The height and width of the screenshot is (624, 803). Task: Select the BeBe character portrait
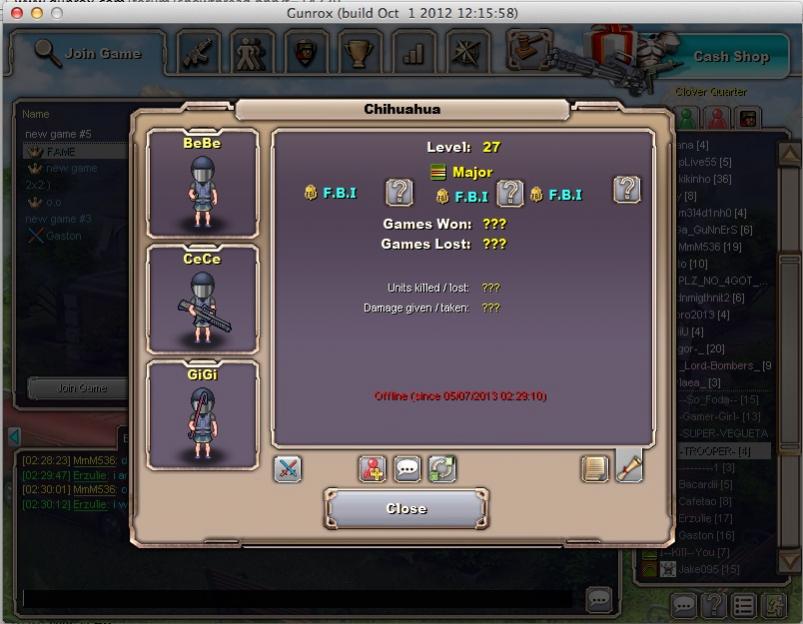click(203, 182)
